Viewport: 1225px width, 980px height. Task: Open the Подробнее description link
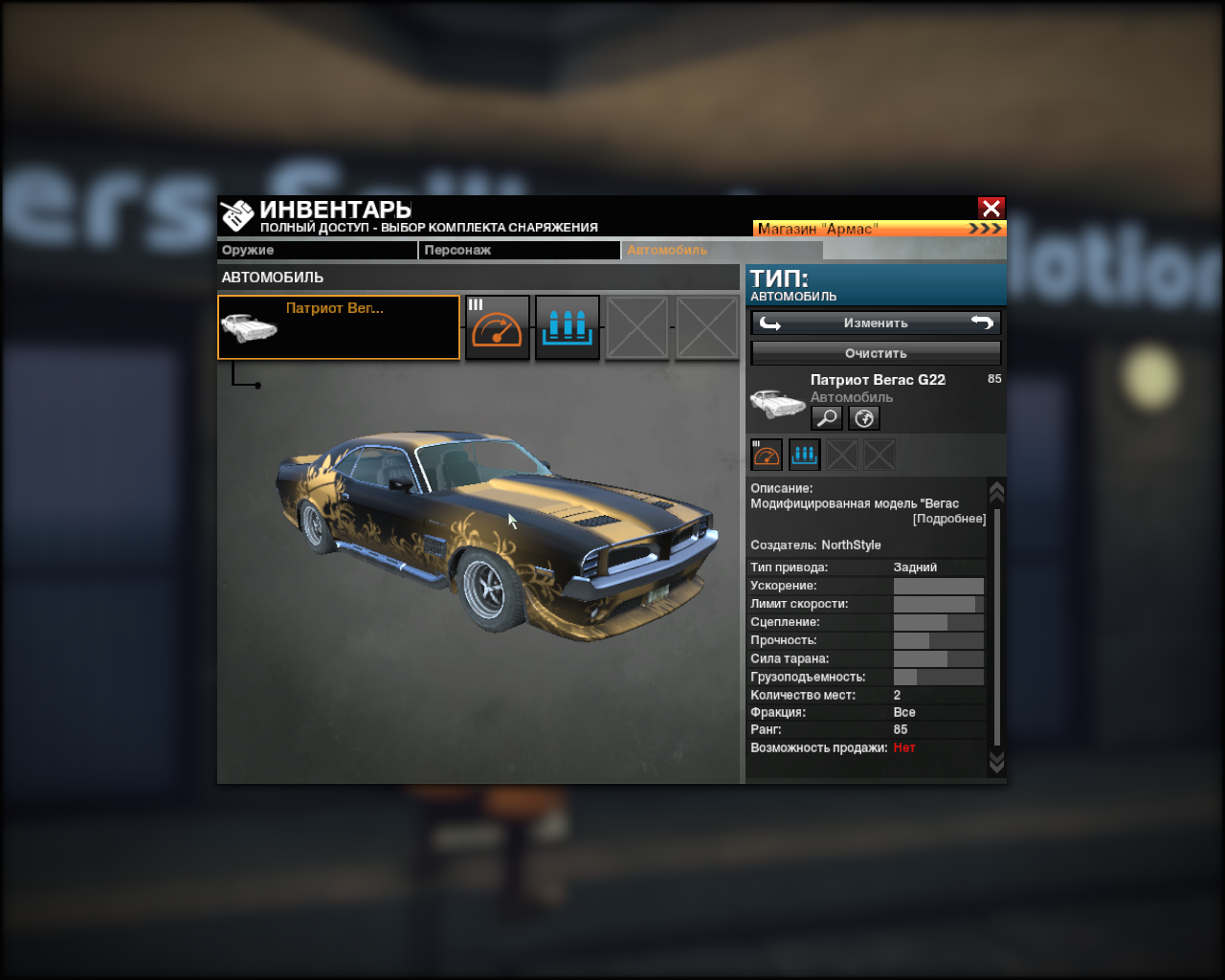point(948,519)
